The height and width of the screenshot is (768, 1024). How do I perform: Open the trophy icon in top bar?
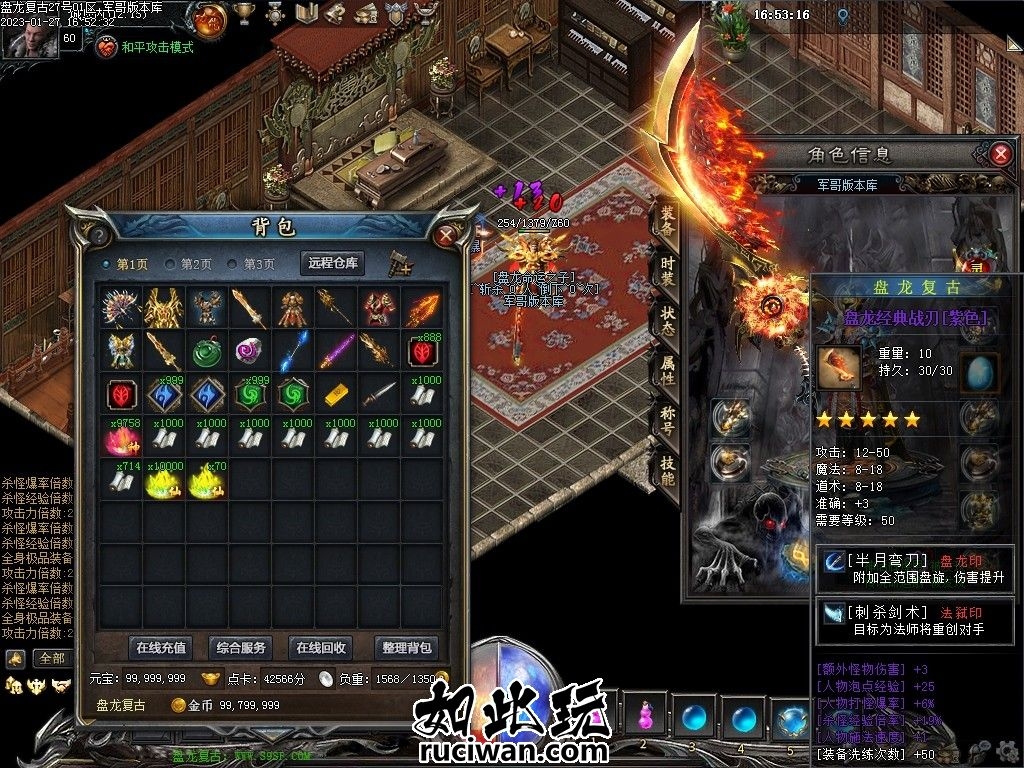(x=243, y=13)
